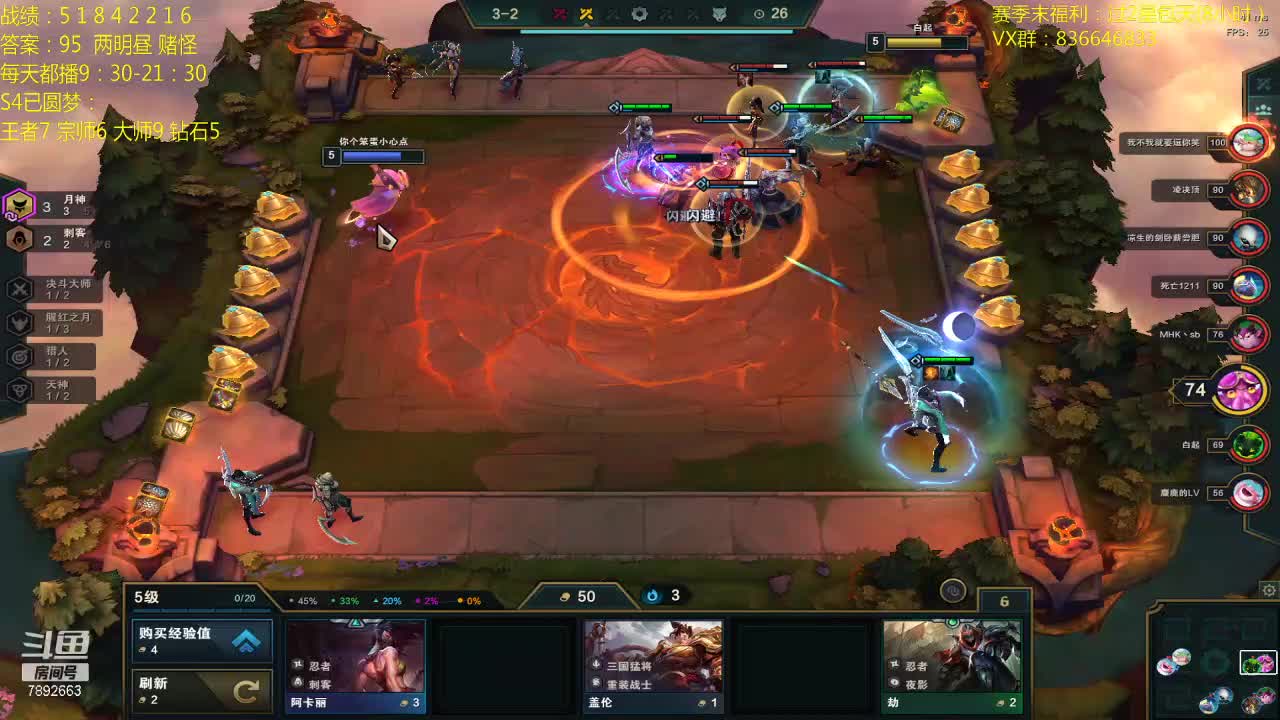This screenshot has width=1280, height=720.
Task: View the top-ranked player with 100 health
Action: point(1248,143)
